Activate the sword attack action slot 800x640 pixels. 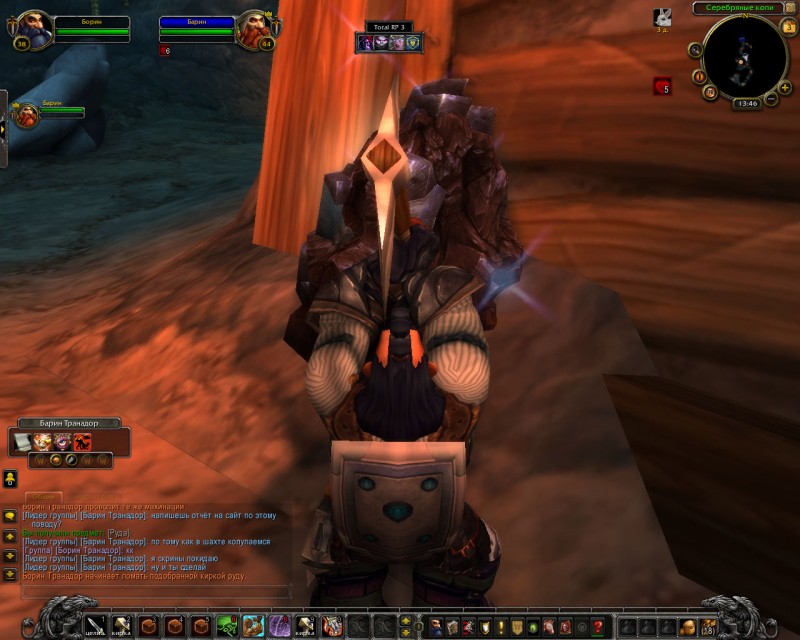tap(96, 626)
